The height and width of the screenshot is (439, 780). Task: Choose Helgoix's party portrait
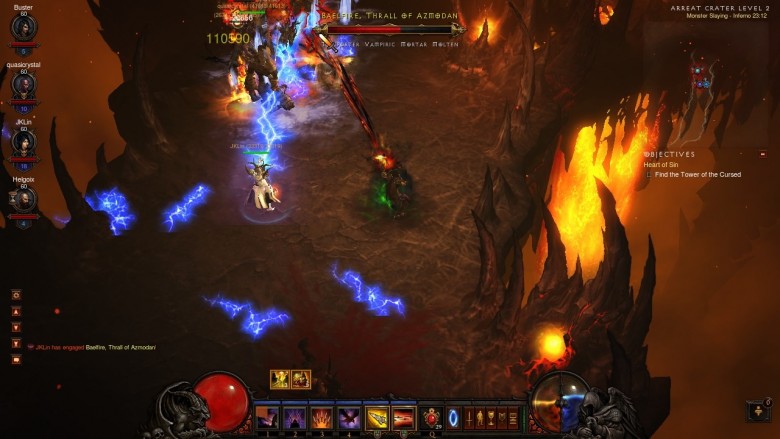[x=23, y=199]
